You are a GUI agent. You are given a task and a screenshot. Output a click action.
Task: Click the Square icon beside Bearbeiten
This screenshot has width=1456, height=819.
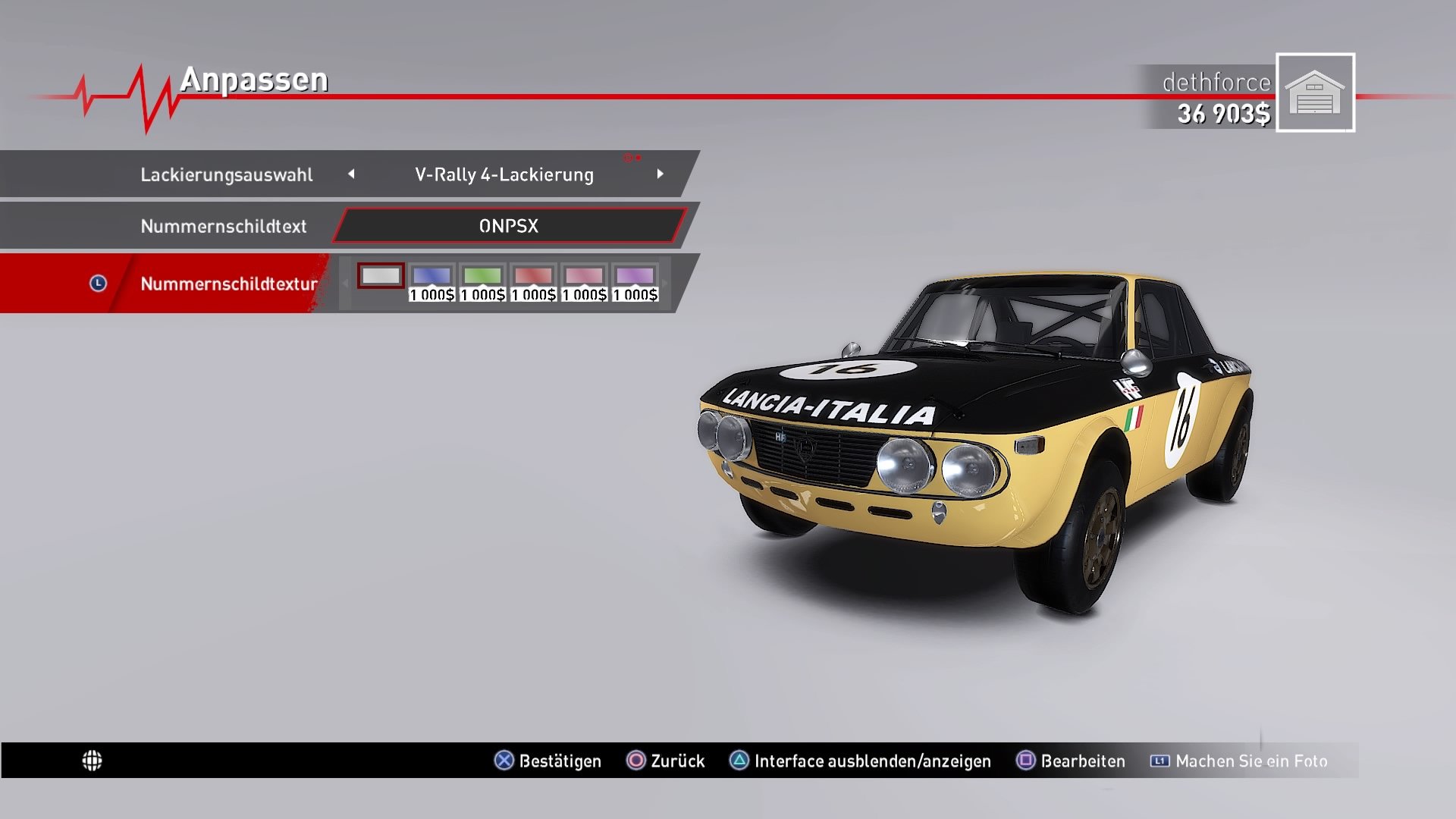[1025, 761]
